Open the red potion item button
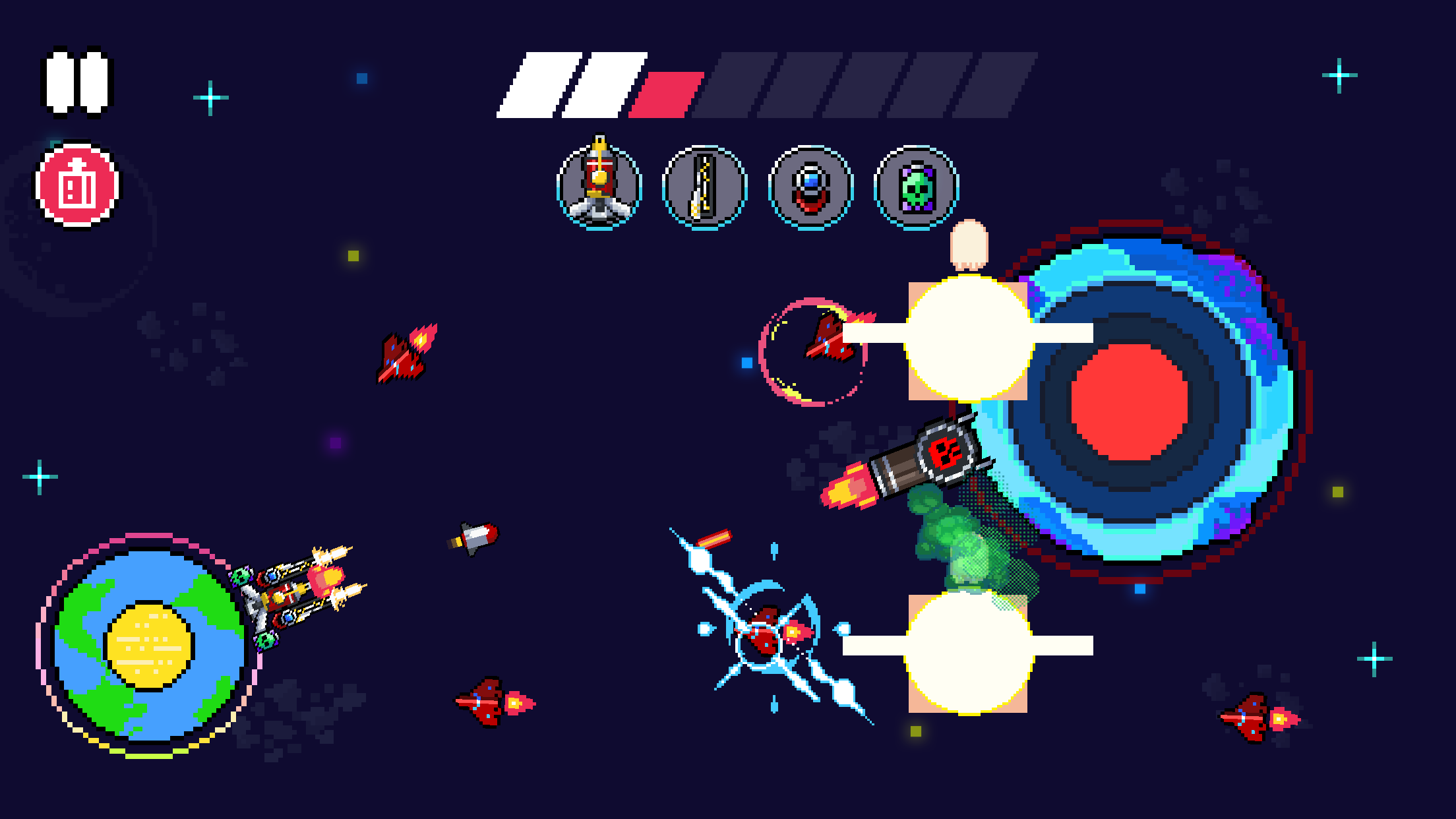 [75, 187]
